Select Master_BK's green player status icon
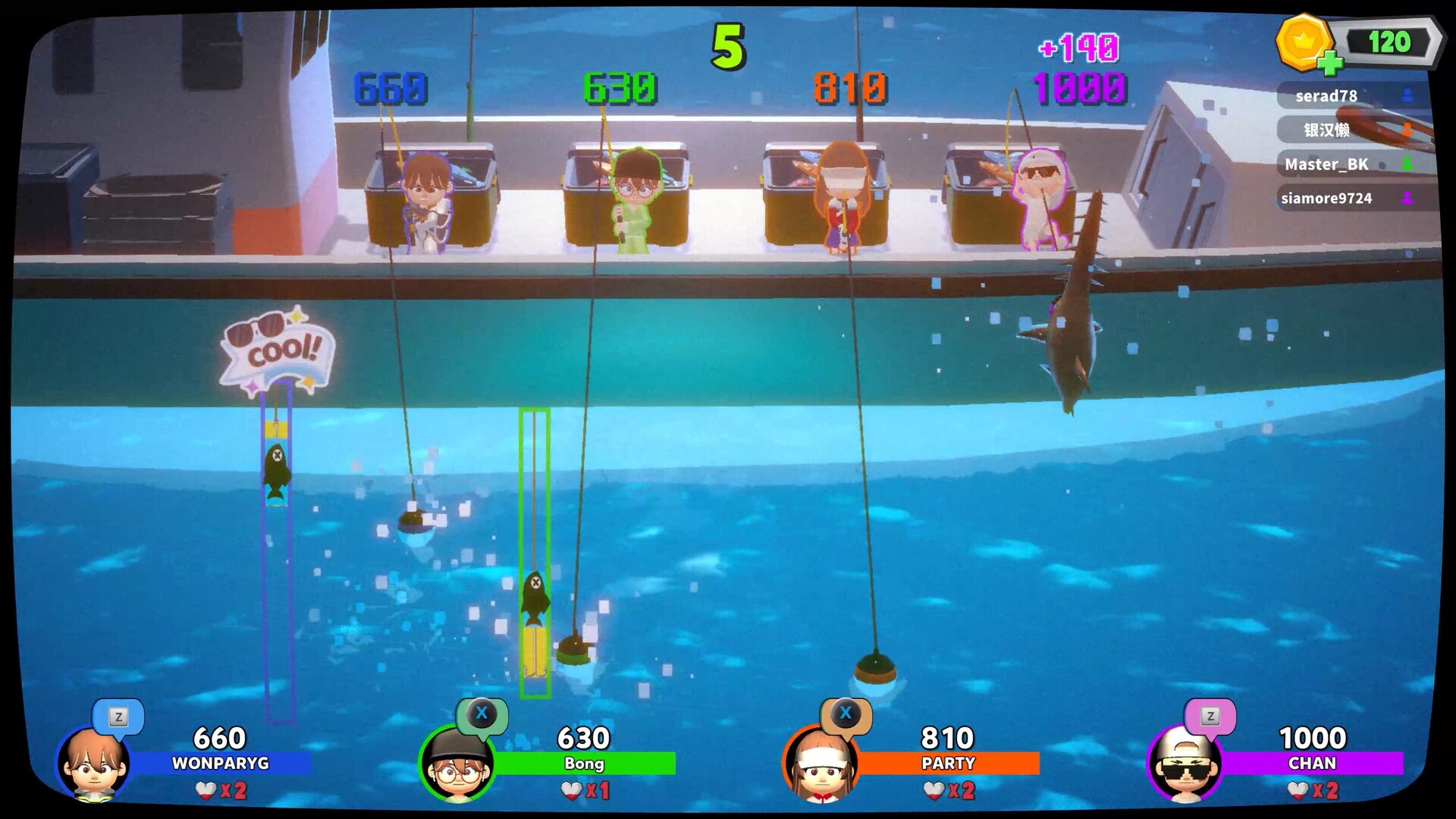Viewport: 1456px width, 819px height. click(x=1407, y=164)
